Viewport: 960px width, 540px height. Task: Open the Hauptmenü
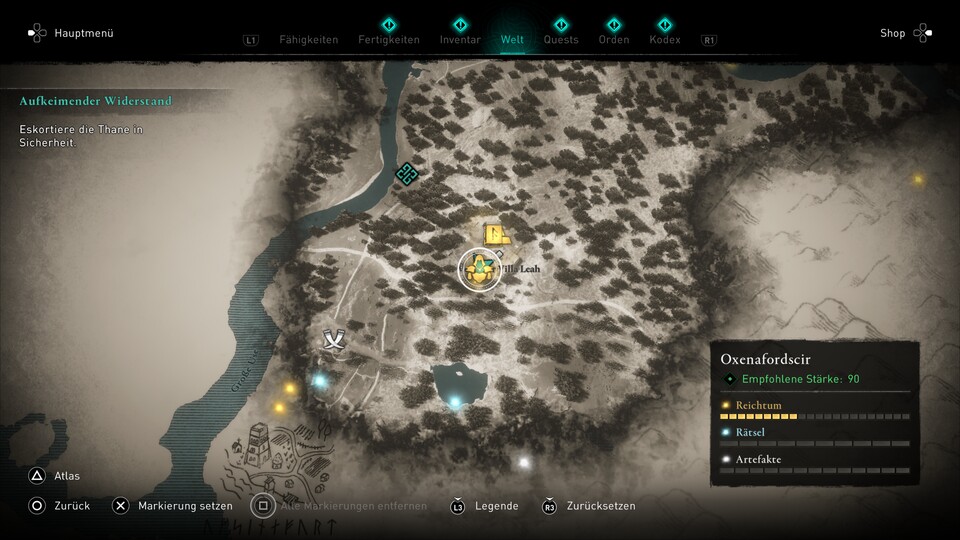(70, 33)
